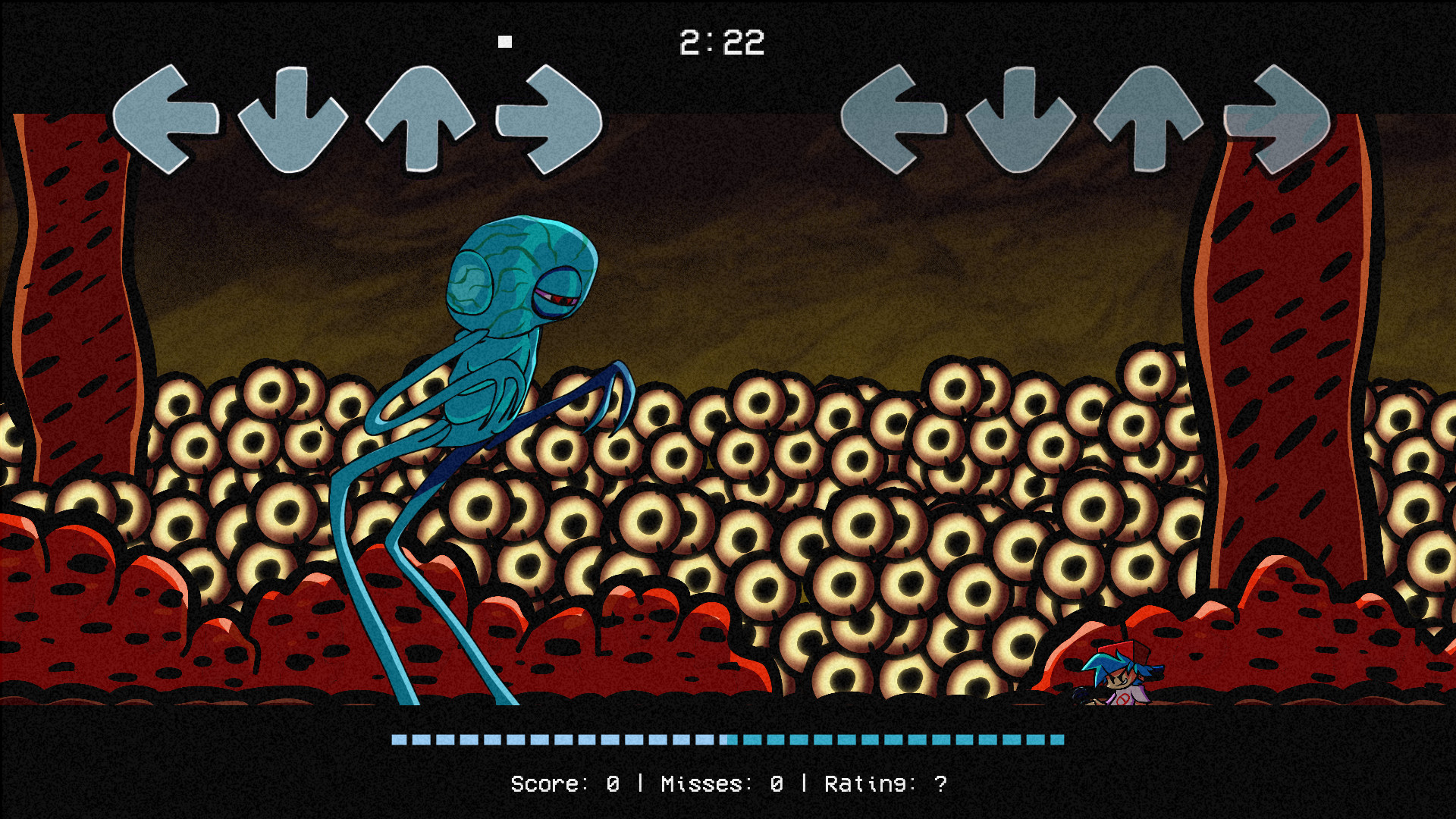Click the small white square indicator above arrows
Image resolution: width=1456 pixels, height=819 pixels.
tap(506, 40)
